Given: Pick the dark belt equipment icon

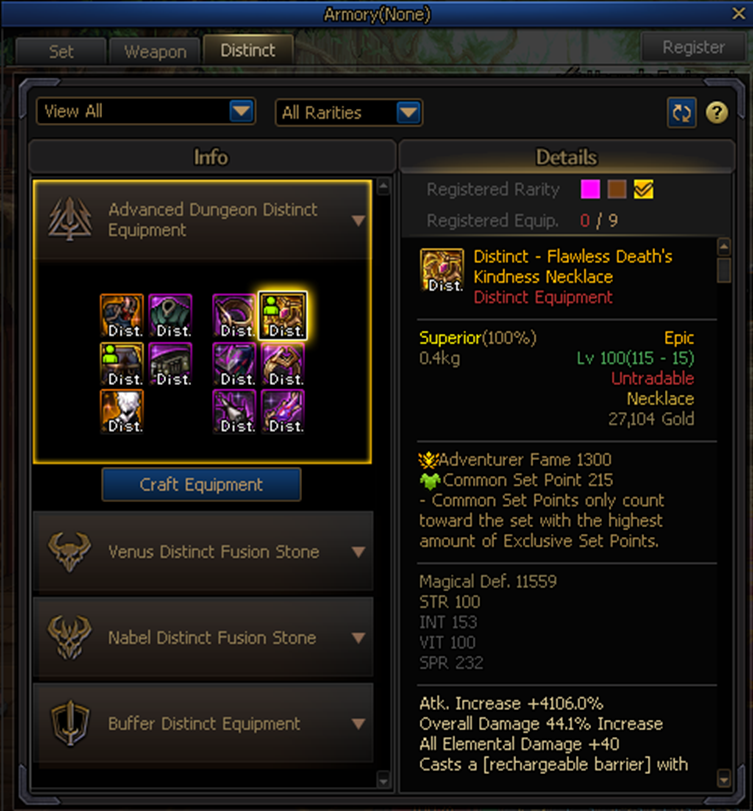Looking at the screenshot, I should tap(170, 363).
